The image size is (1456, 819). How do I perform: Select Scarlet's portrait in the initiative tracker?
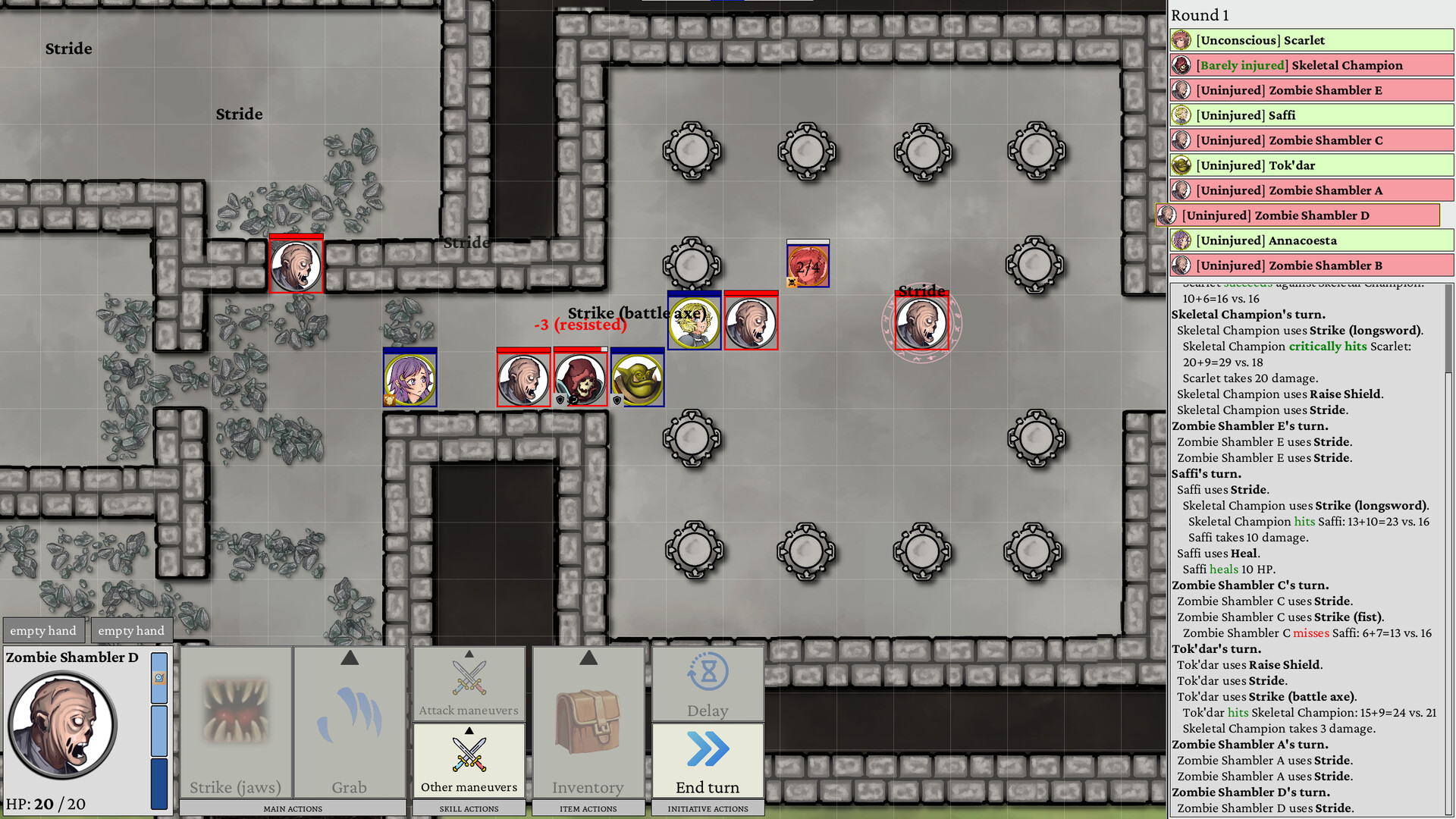1181,39
